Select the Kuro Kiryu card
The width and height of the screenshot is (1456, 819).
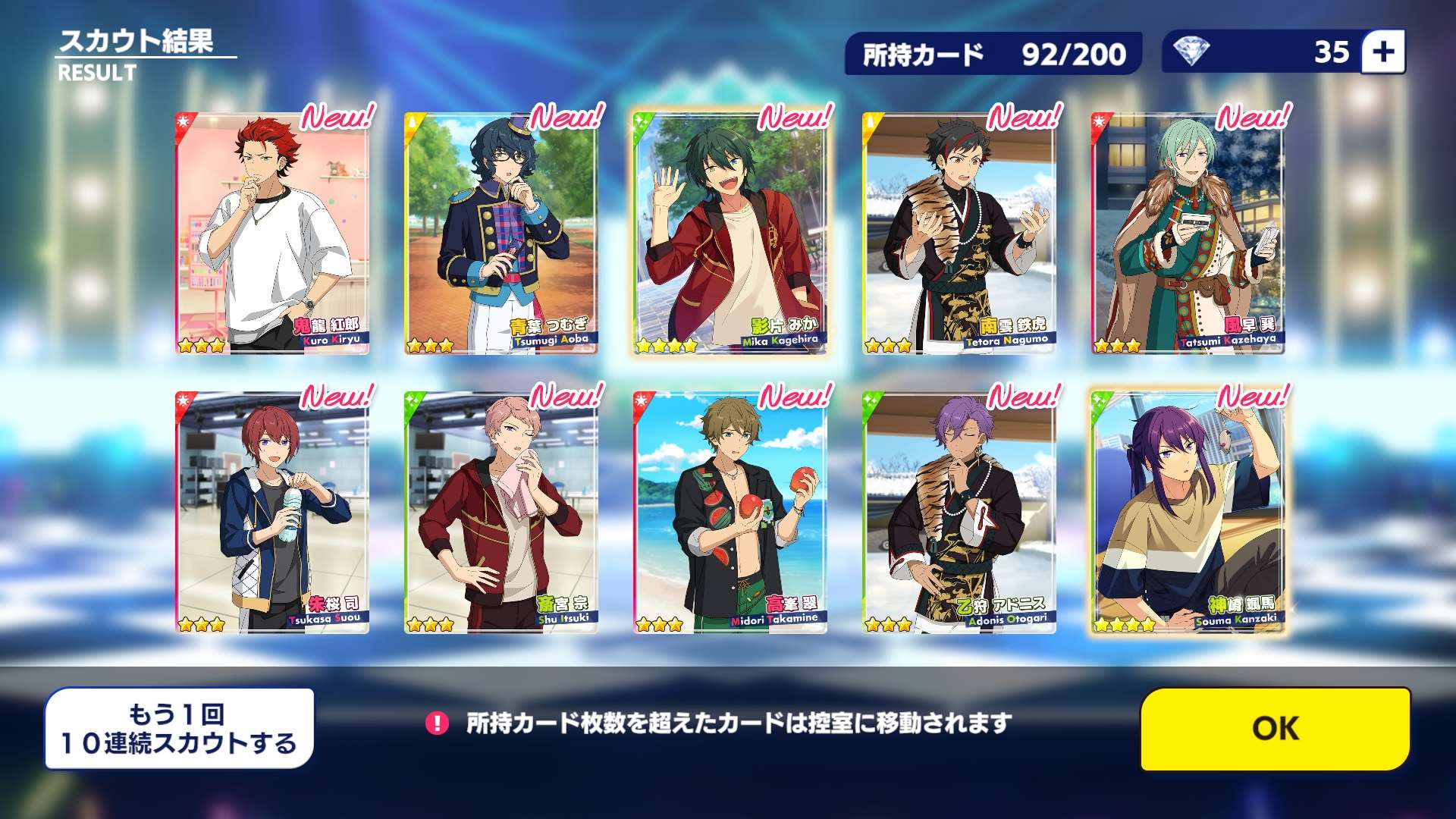(272, 234)
